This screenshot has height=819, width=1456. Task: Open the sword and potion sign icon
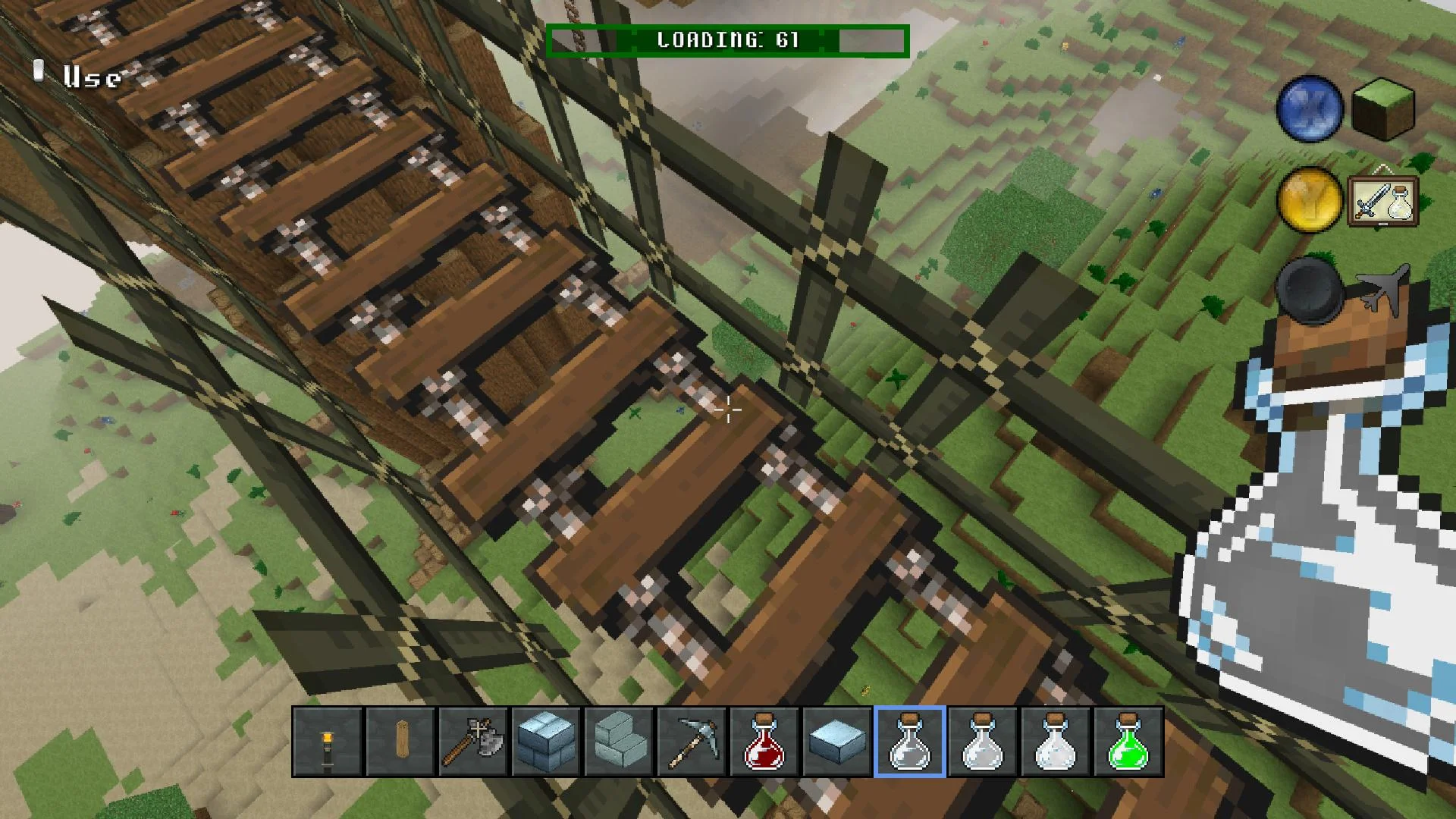[x=1383, y=202]
